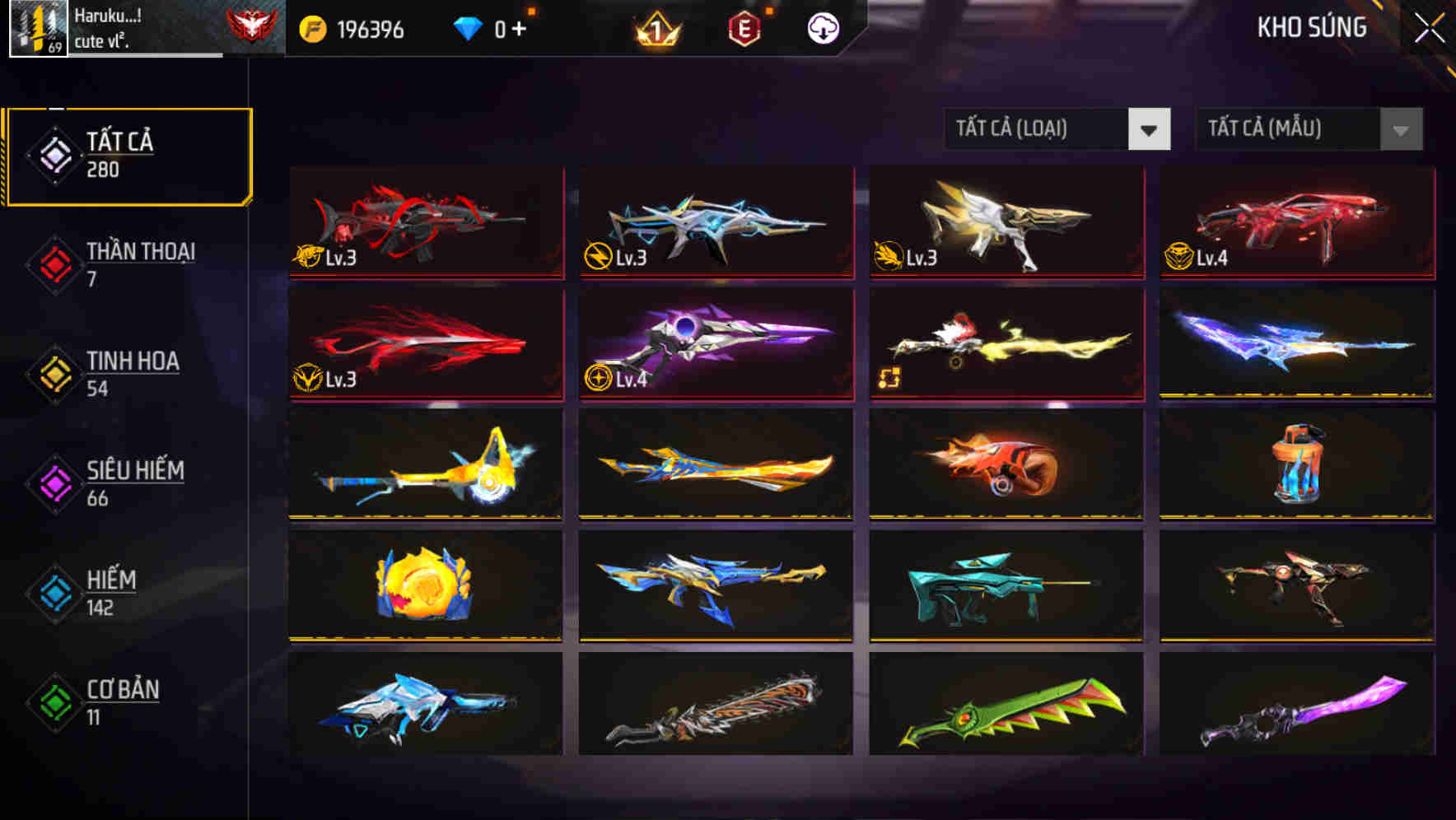Open the TẤT CẢ (LOẠI) dropdown
Viewport: 1456px width, 820px height.
(x=1057, y=129)
